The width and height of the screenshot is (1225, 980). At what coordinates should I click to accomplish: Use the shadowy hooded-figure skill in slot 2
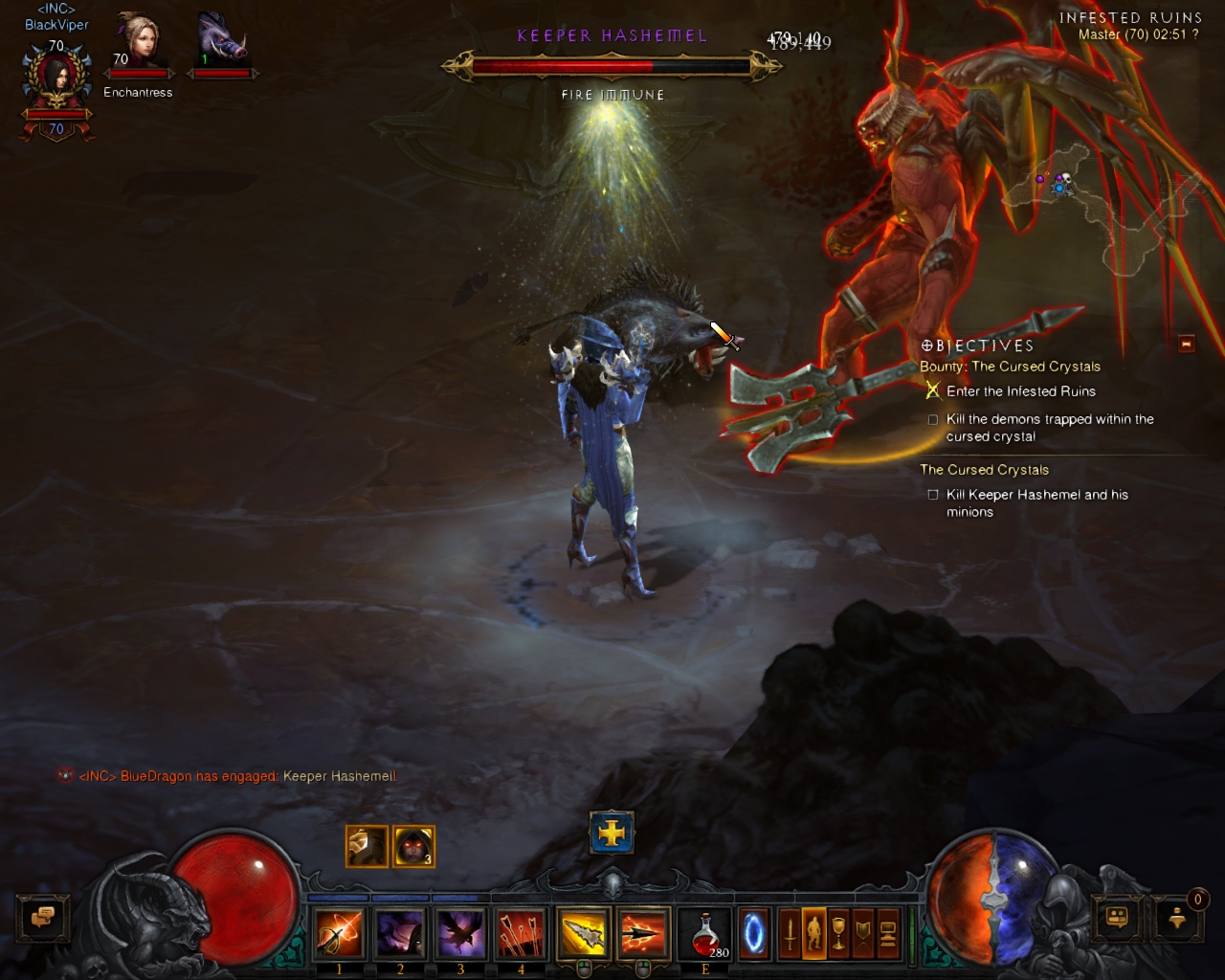(x=399, y=933)
